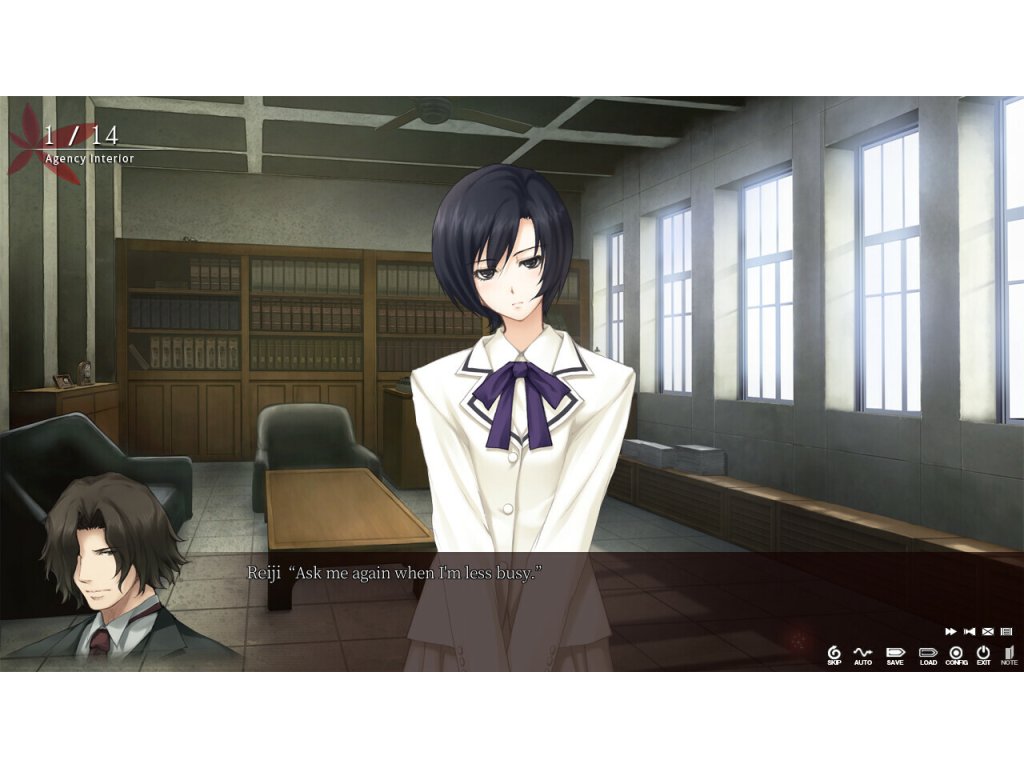
Task: Open the NOTE notebook
Action: 1009,654
